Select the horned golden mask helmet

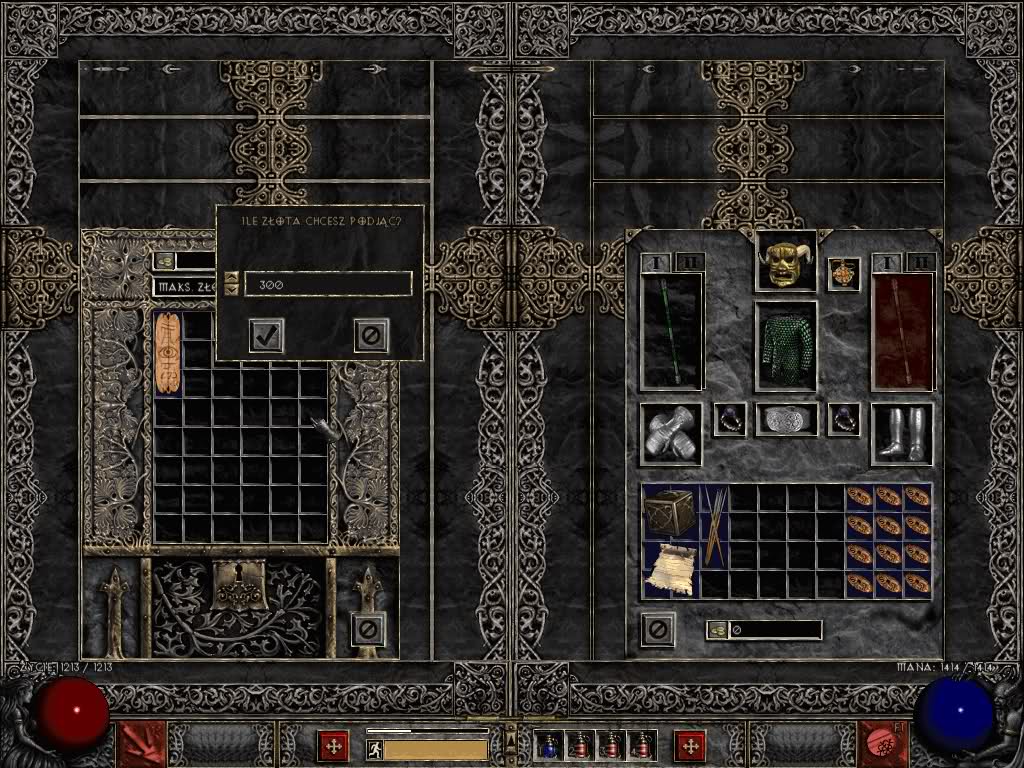click(x=785, y=261)
